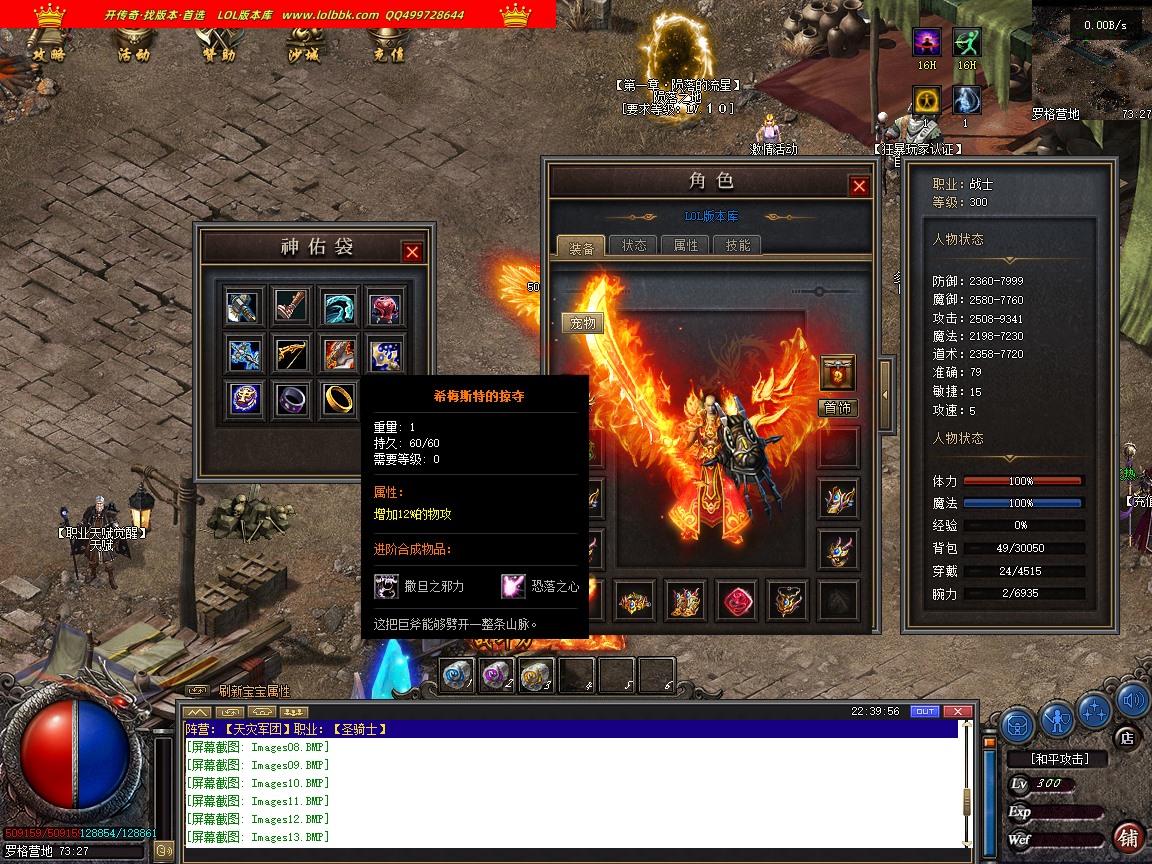This screenshot has height=864, width=1152.
Task: Close the 神佑袋 bag window
Action: click(412, 252)
